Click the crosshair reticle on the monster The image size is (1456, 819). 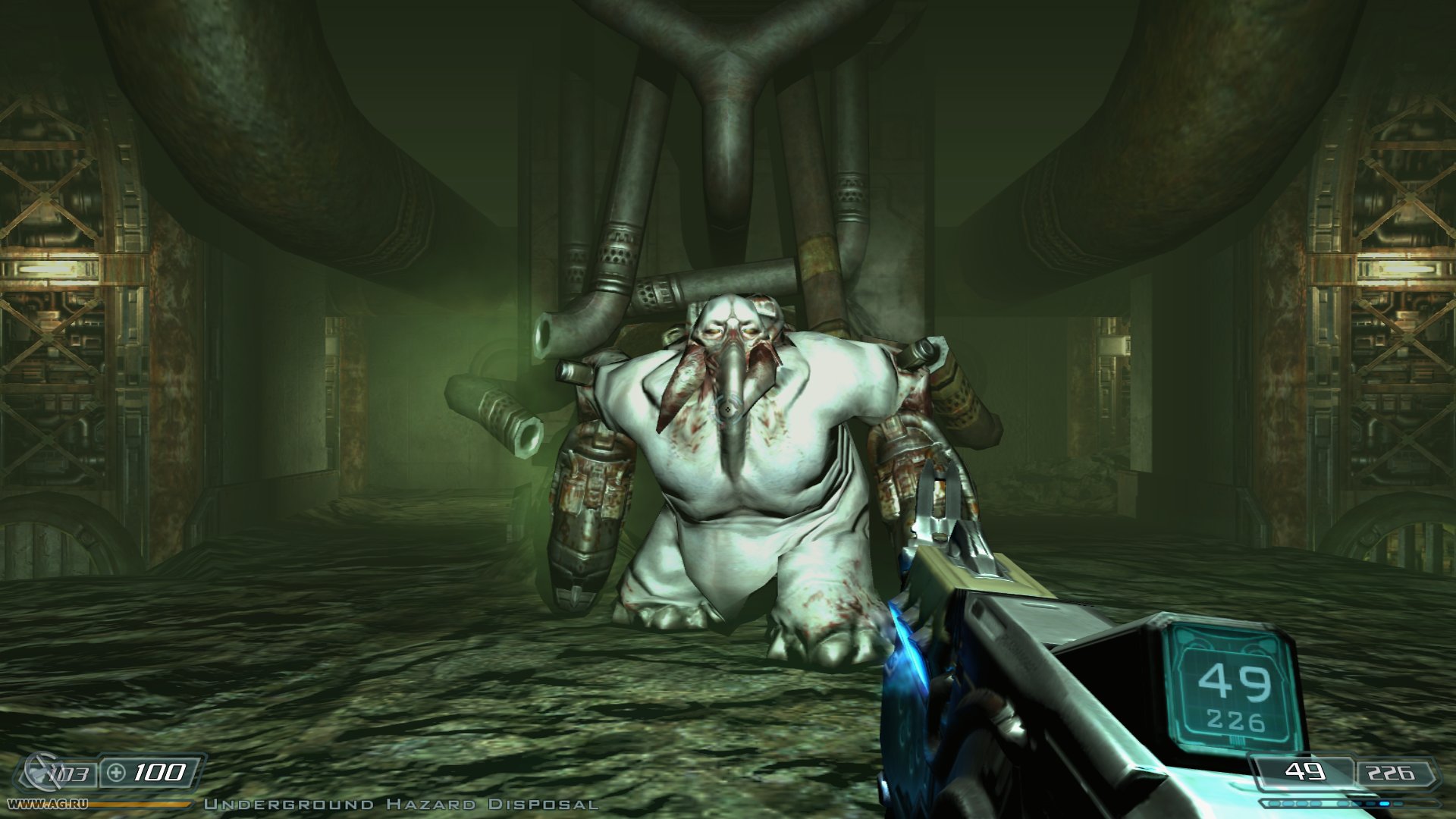pyautogui.click(x=726, y=408)
